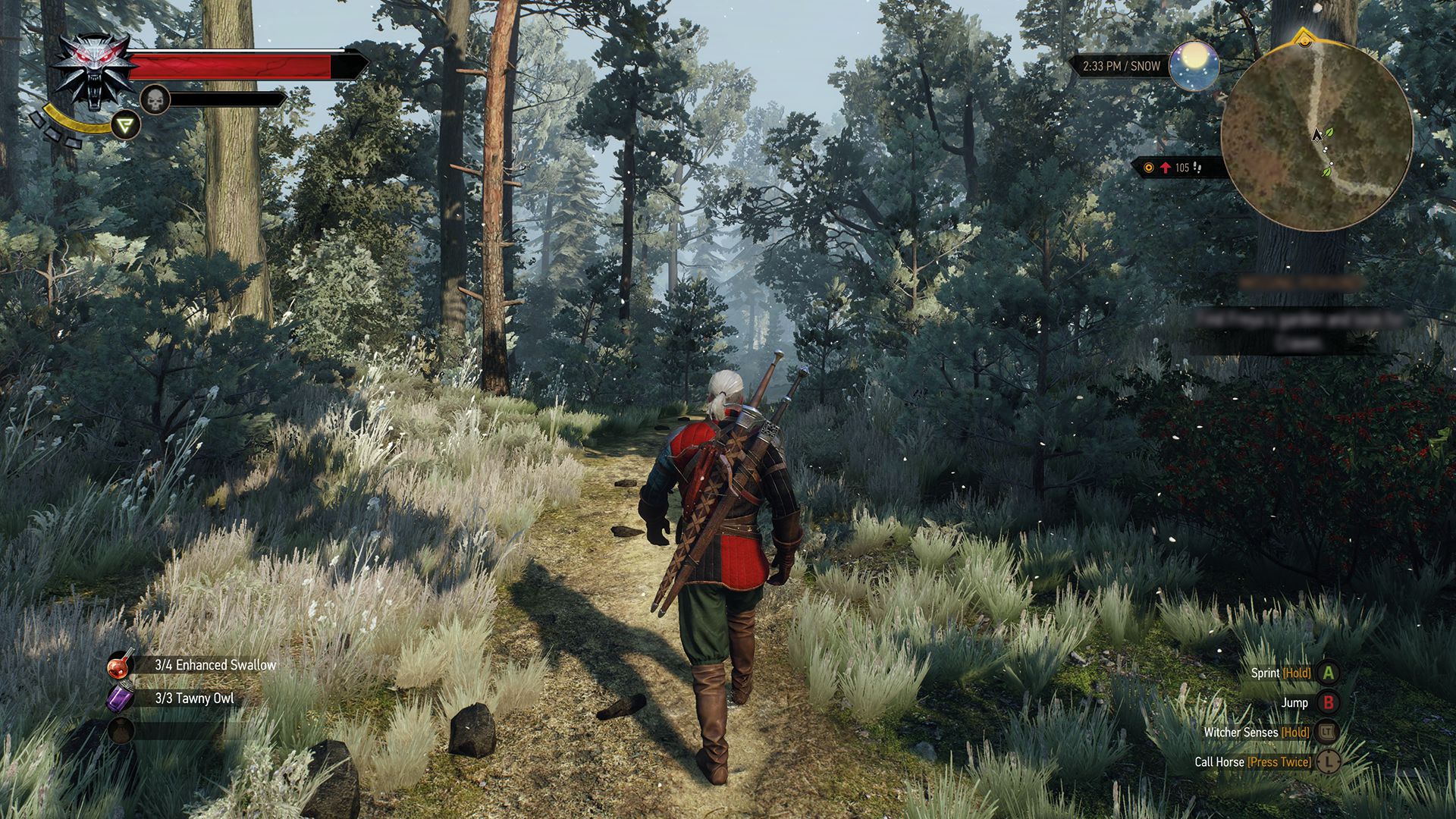This screenshot has width=1456, height=819.
Task: Click the moon phase weather indicator
Action: (1193, 67)
